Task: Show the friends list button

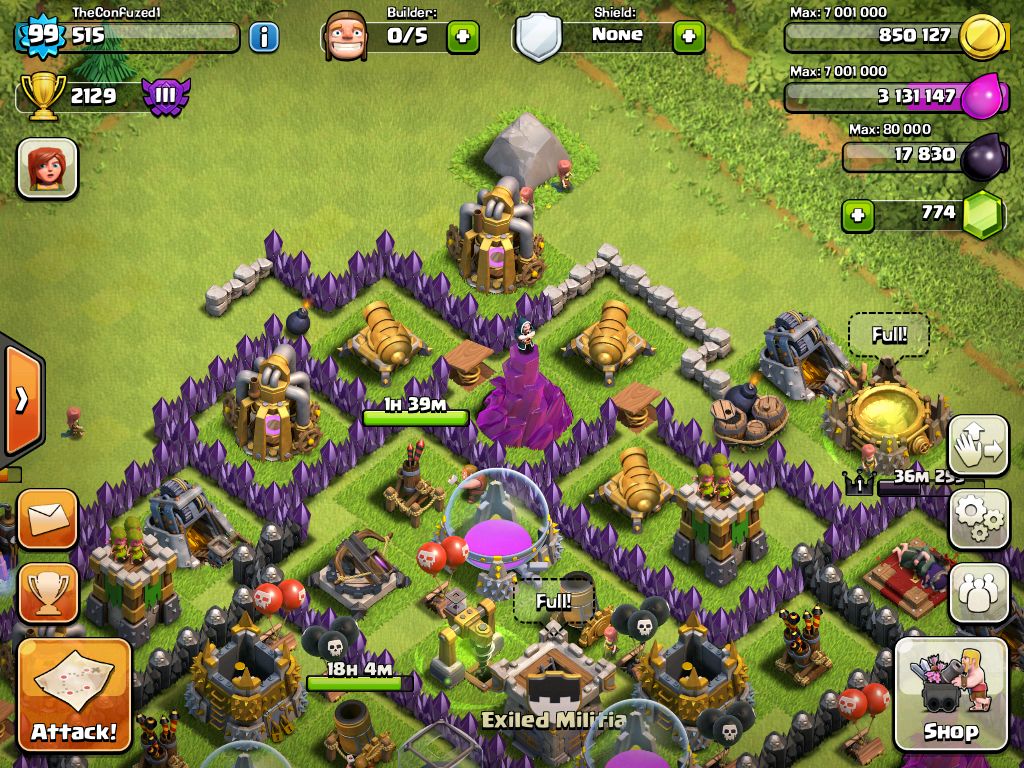Action: pyautogui.click(x=978, y=592)
